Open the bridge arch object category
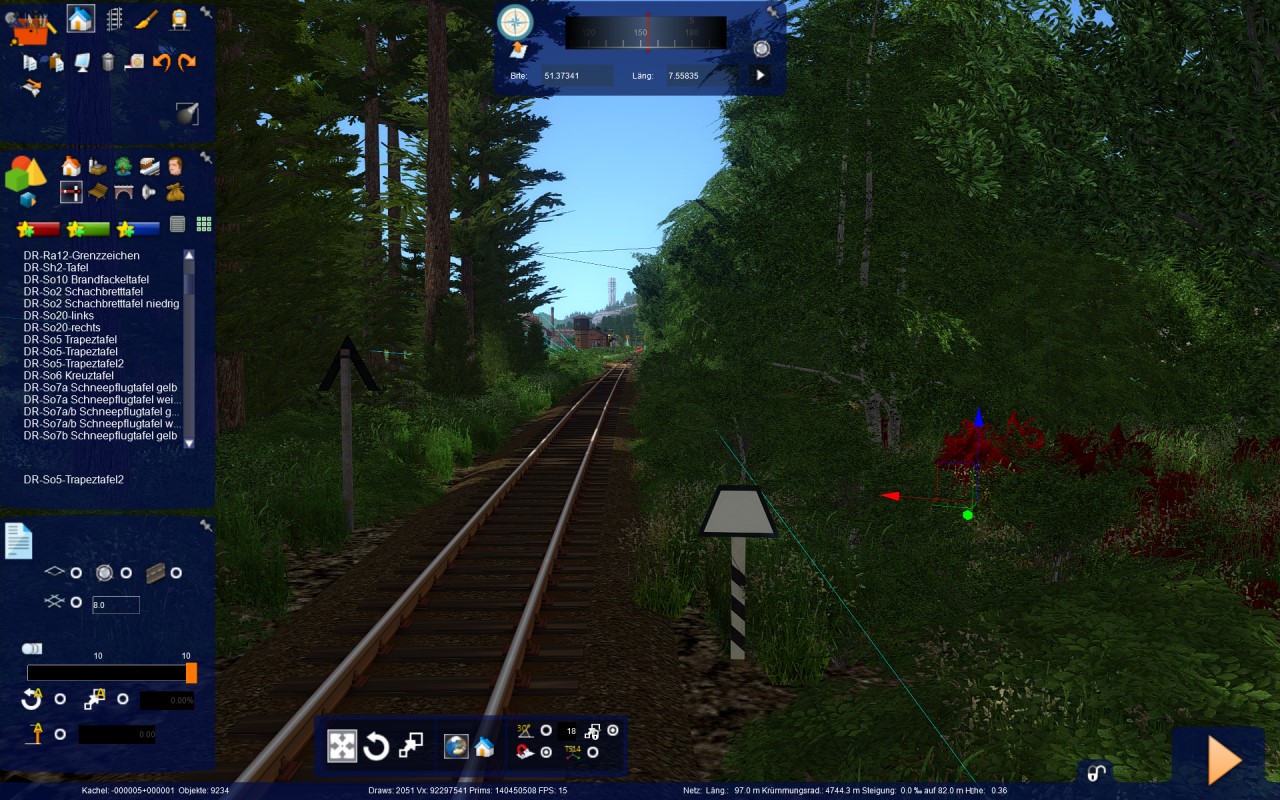The width and height of the screenshot is (1280, 800). [x=123, y=192]
